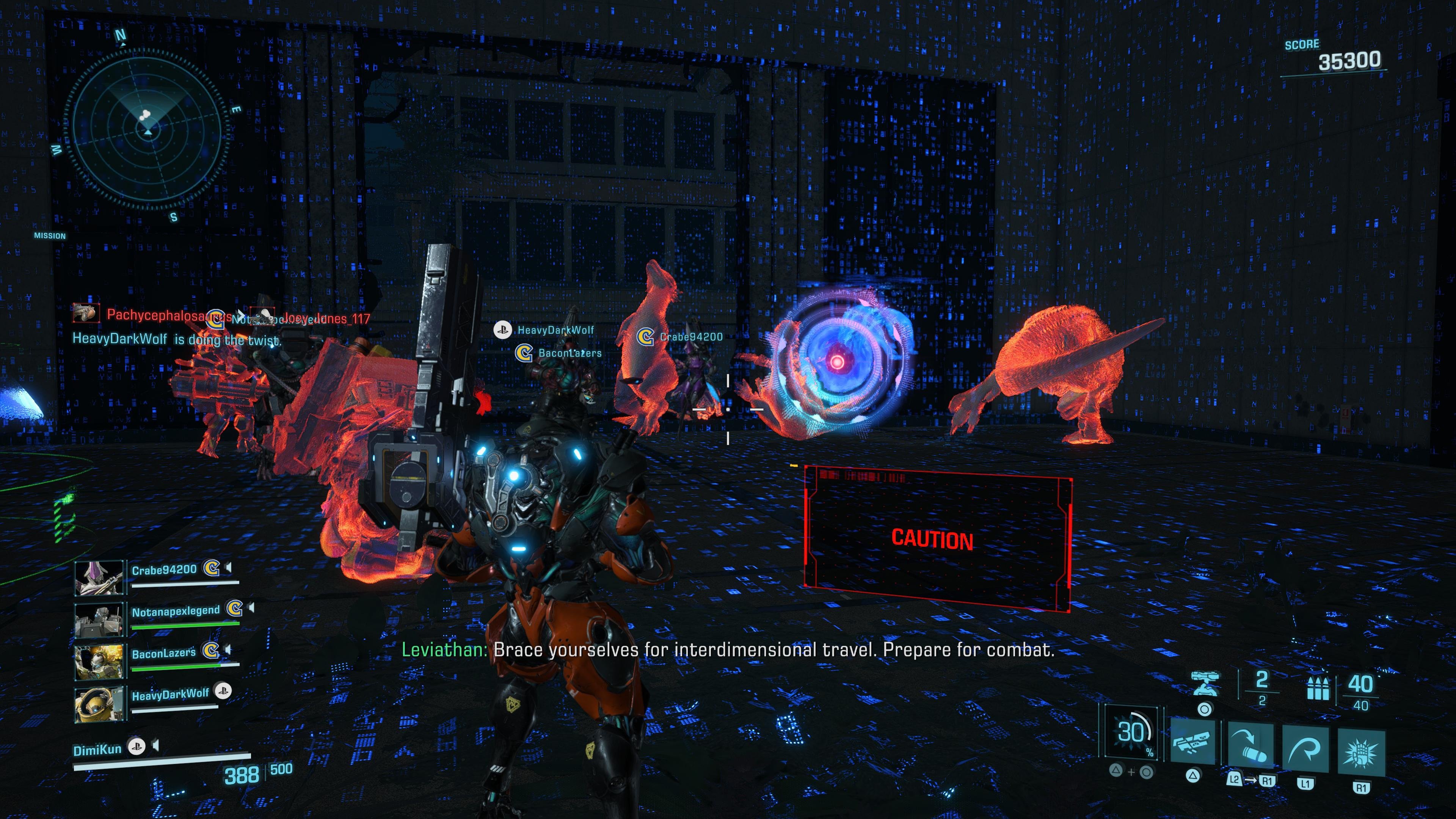Select BaconLazers' teammate portrait
The width and height of the screenshot is (1456, 819).
tap(99, 661)
